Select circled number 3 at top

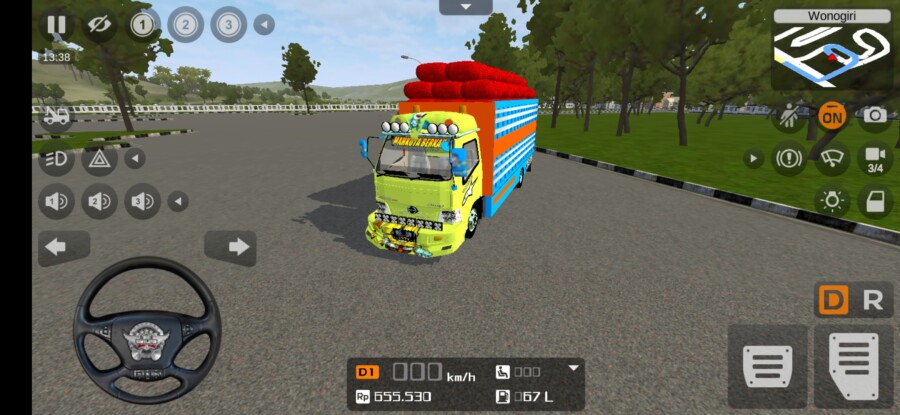tap(228, 24)
